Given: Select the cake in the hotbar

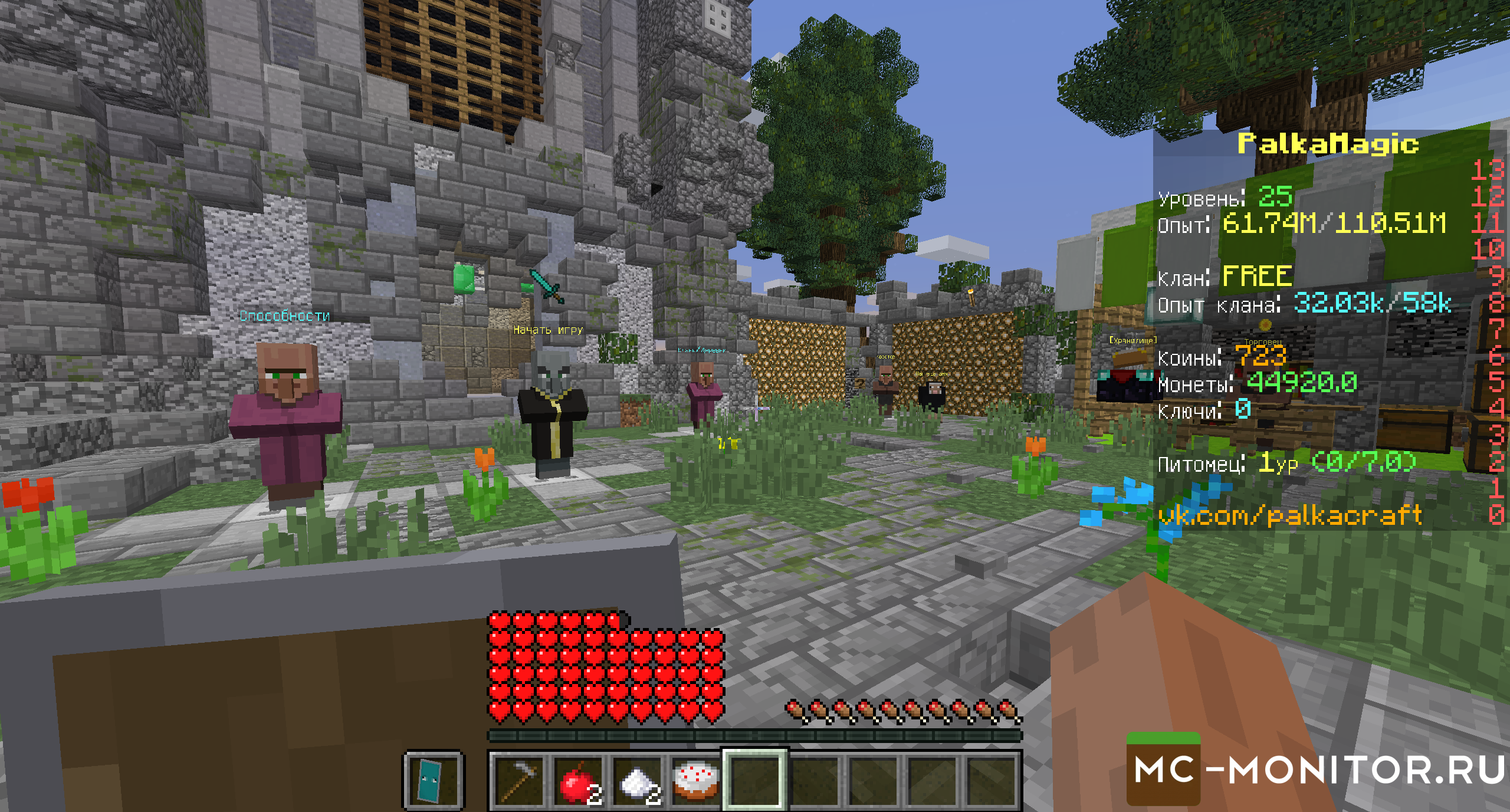Looking at the screenshot, I should [x=695, y=781].
